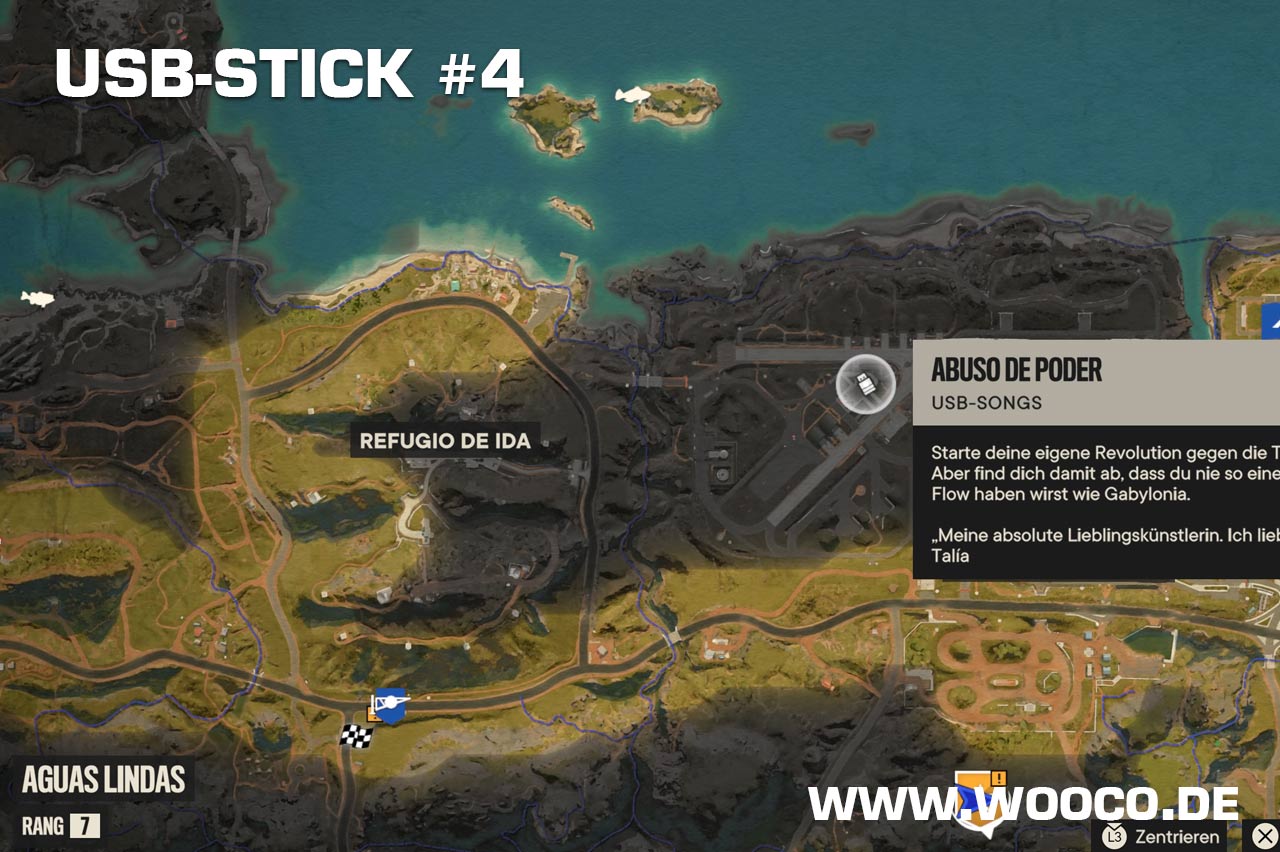Viewport: 1280px width, 852px height.
Task: Click the Refugio de Ida location label
Action: 445,440
